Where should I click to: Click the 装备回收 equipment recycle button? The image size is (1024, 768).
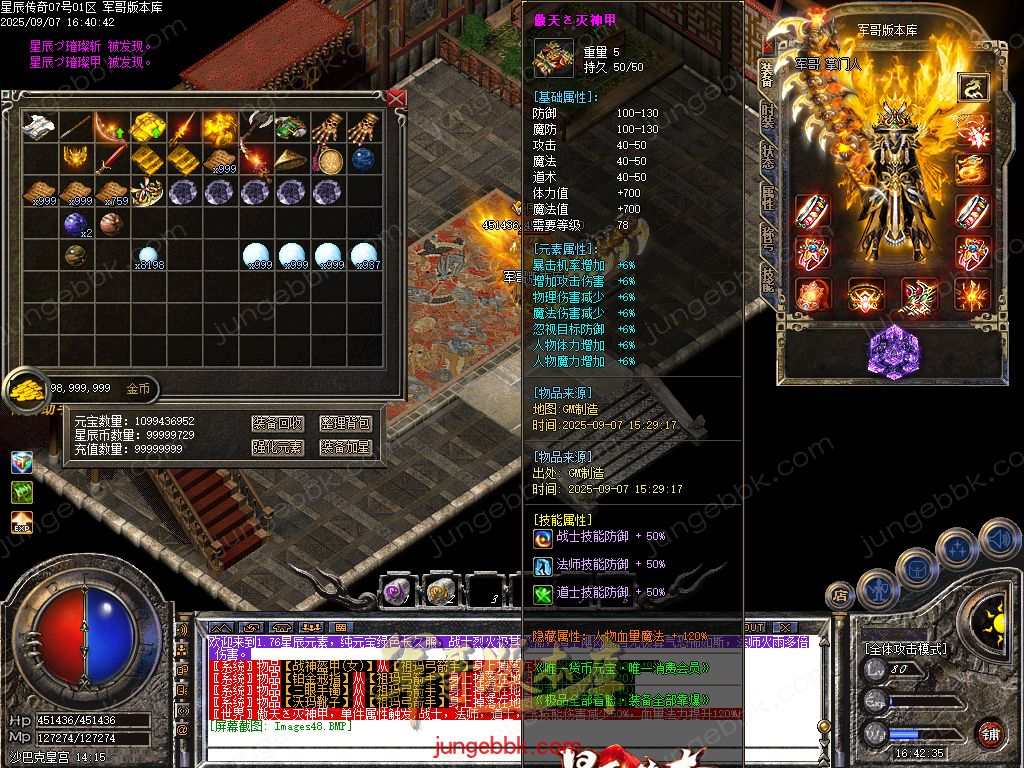(277, 424)
